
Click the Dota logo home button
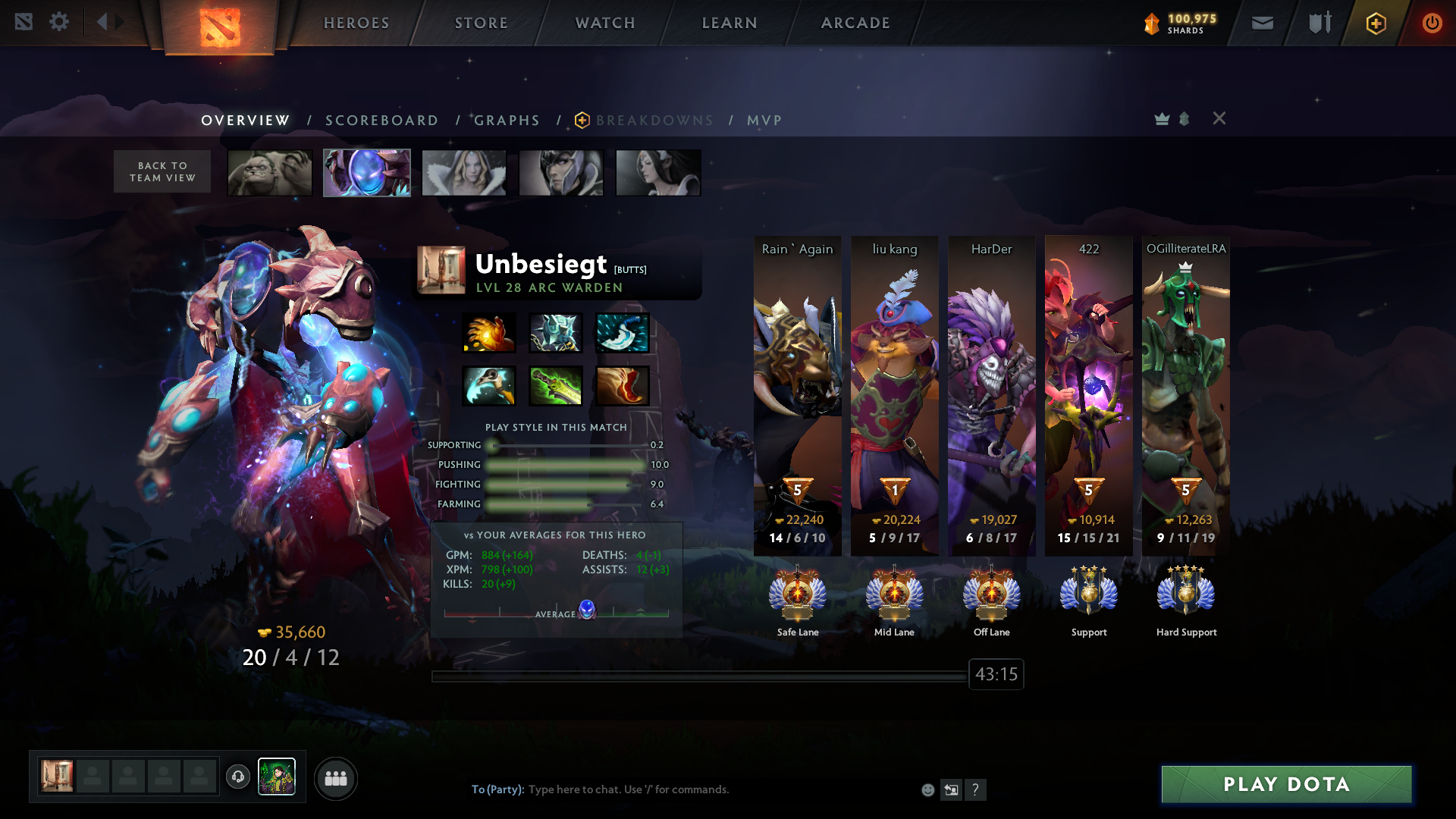pyautogui.click(x=220, y=27)
